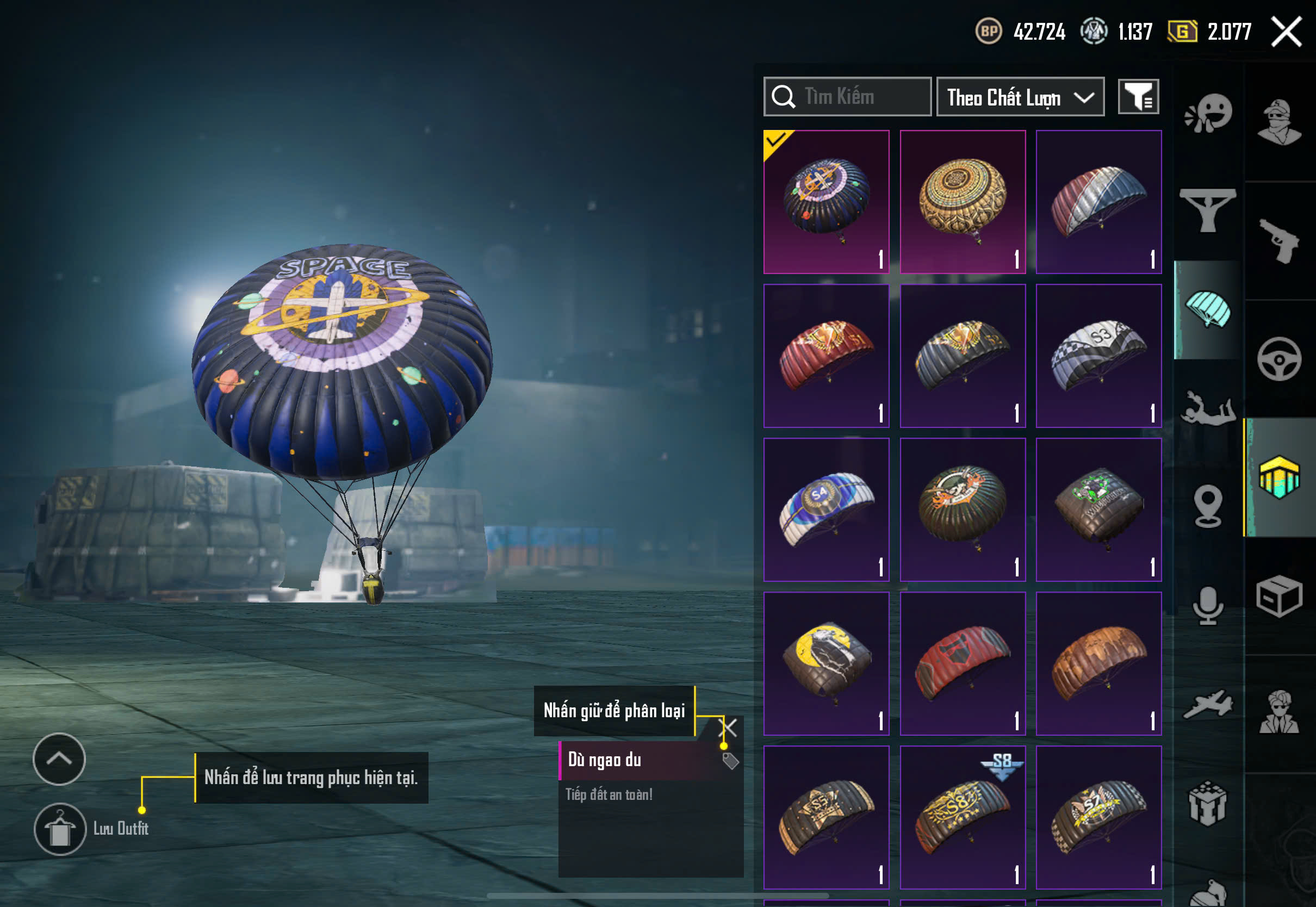
Task: Dismiss the Nhấn giữ để phân loại tooltip
Action: click(x=728, y=728)
